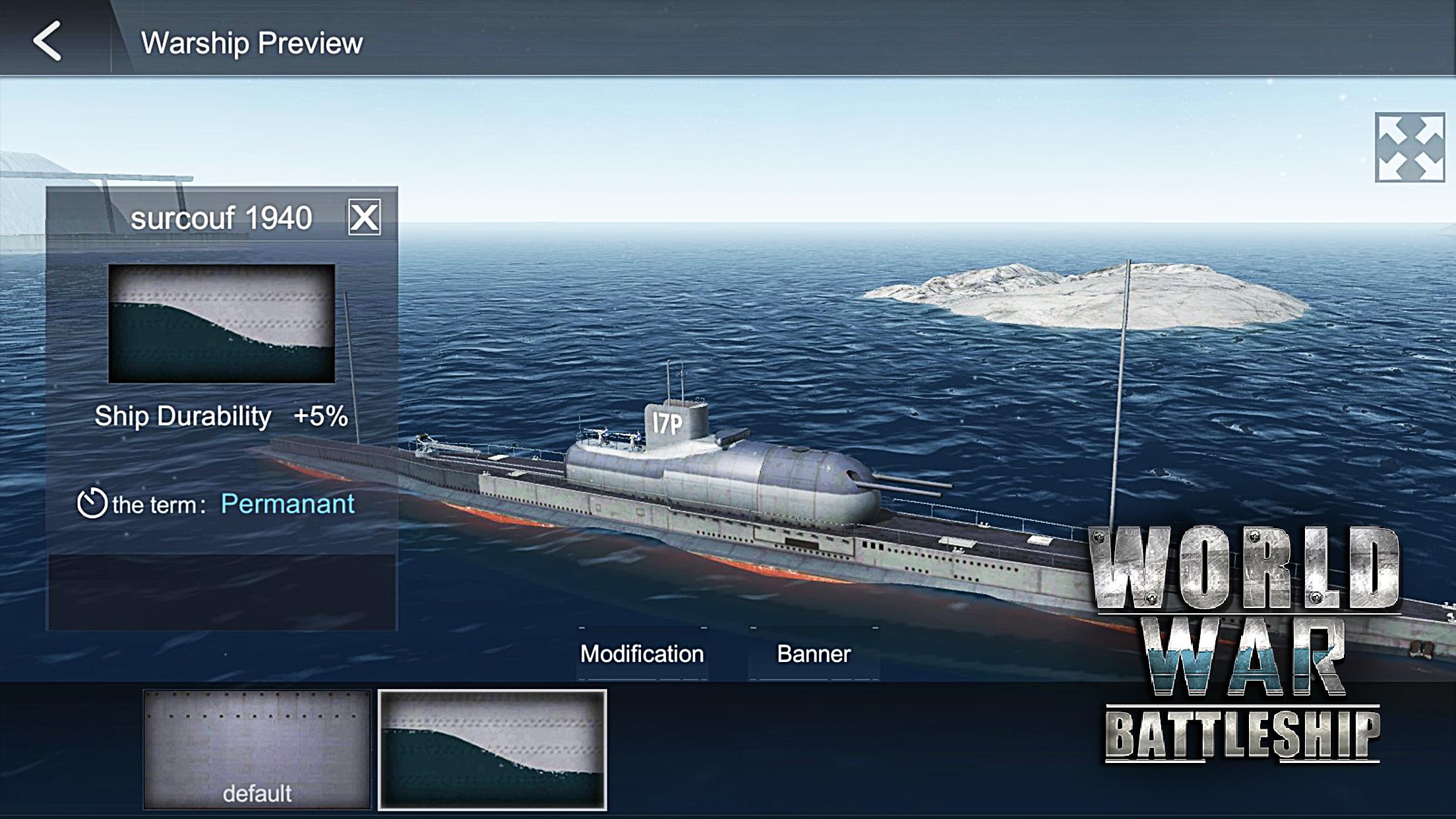Open the Banner tab

[814, 653]
